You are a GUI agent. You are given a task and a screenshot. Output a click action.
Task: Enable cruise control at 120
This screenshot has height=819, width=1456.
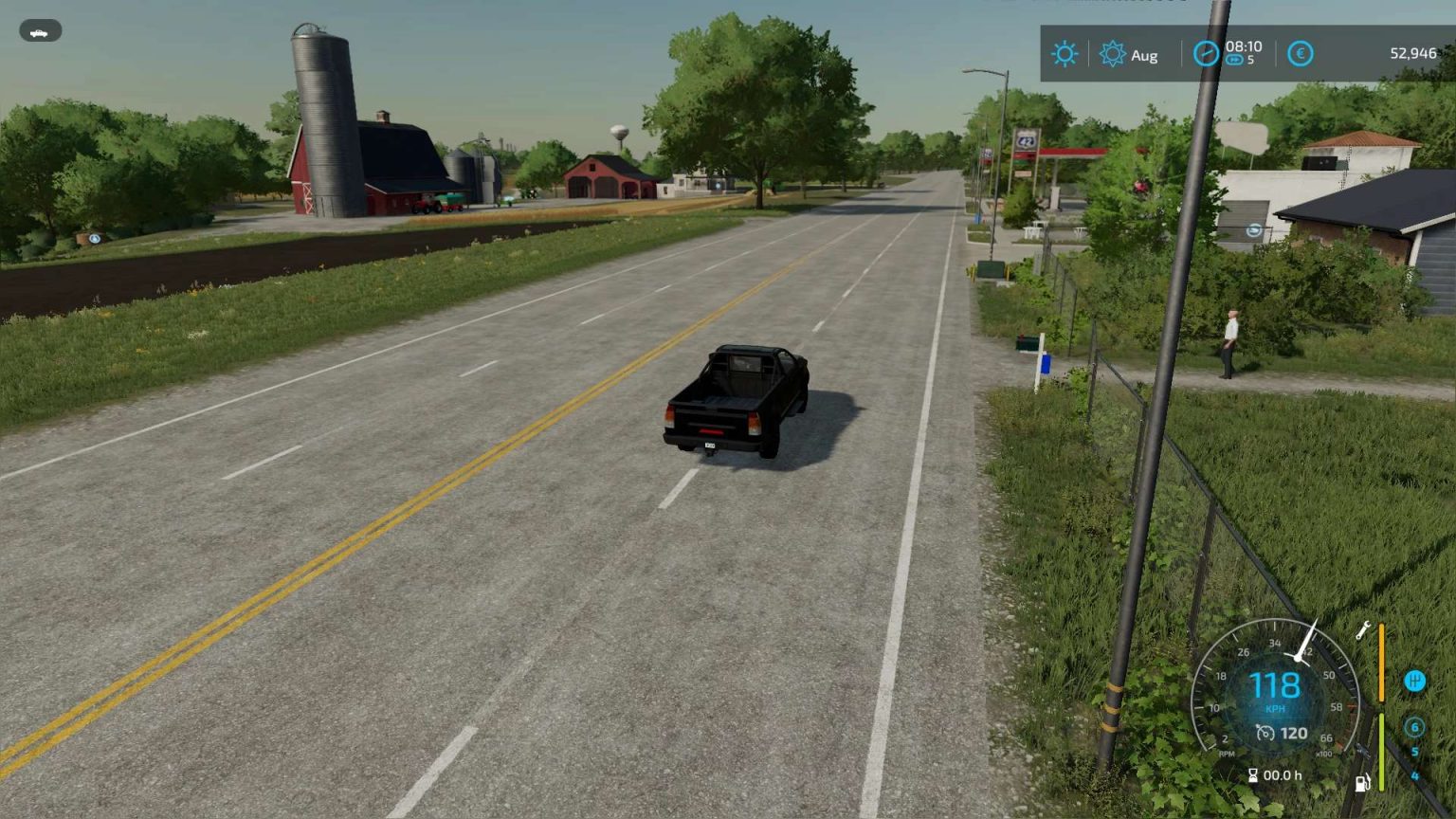click(1295, 731)
